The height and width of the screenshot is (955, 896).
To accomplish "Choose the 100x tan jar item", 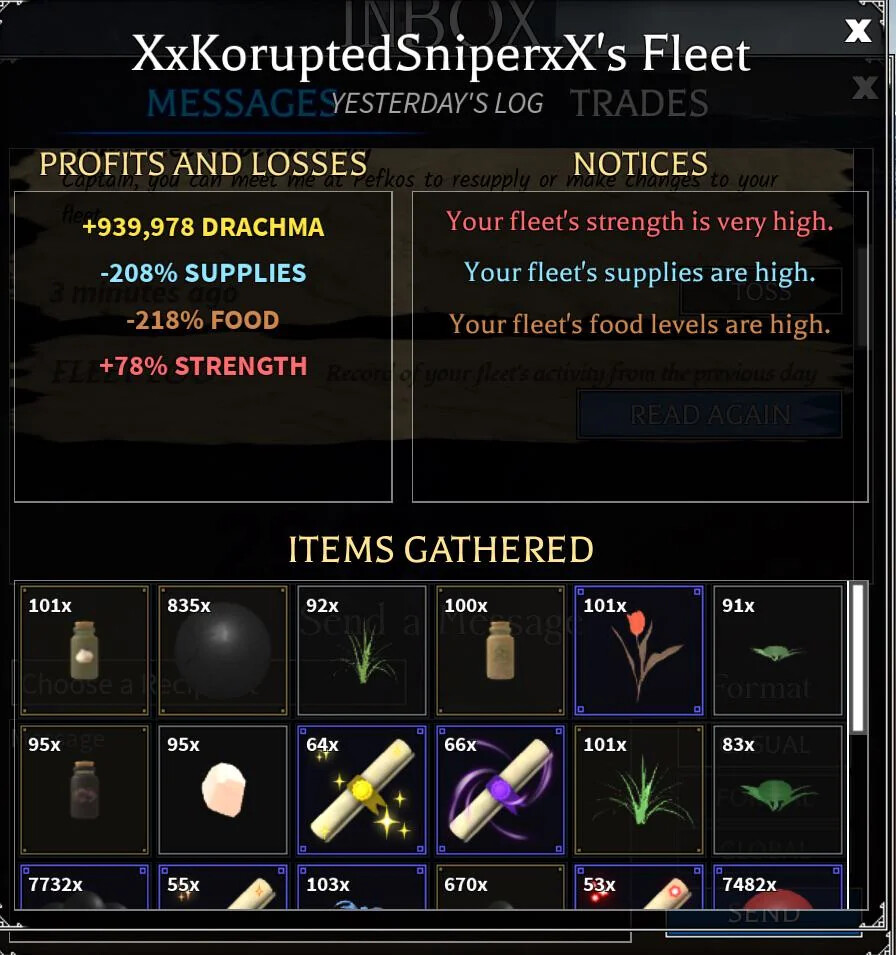I will 500,651.
